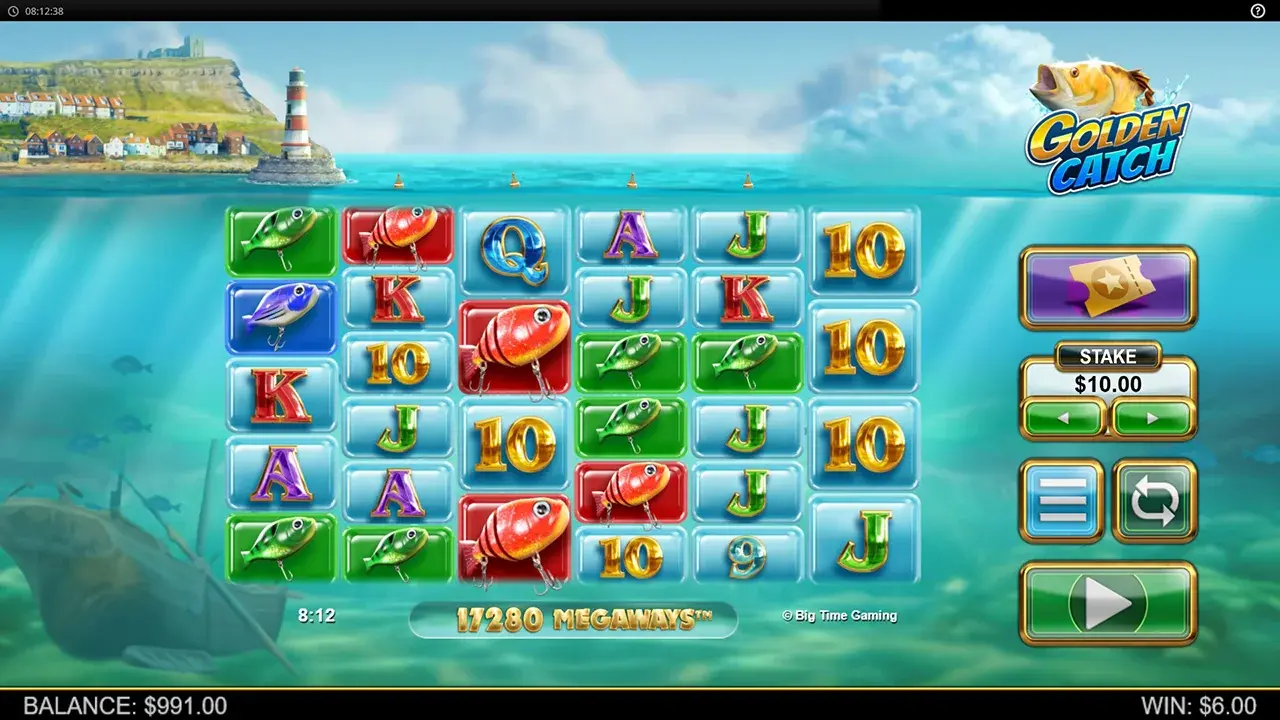The image size is (1280, 720).
Task: Open the blue hamburger menu
Action: (x=1062, y=500)
